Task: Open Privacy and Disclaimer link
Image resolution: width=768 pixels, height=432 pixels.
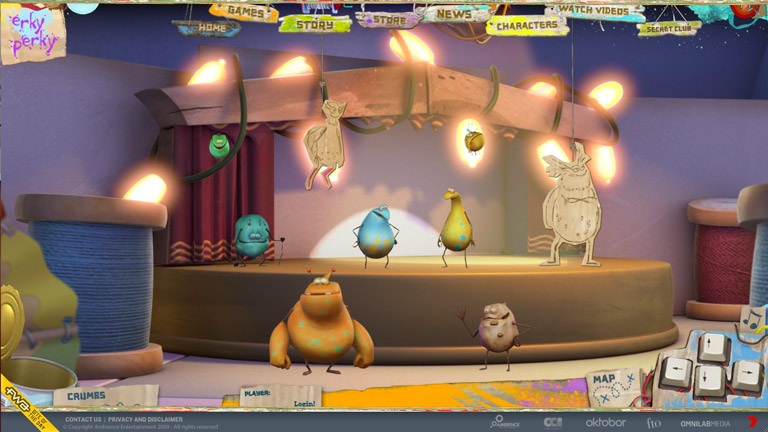Action: (x=145, y=420)
